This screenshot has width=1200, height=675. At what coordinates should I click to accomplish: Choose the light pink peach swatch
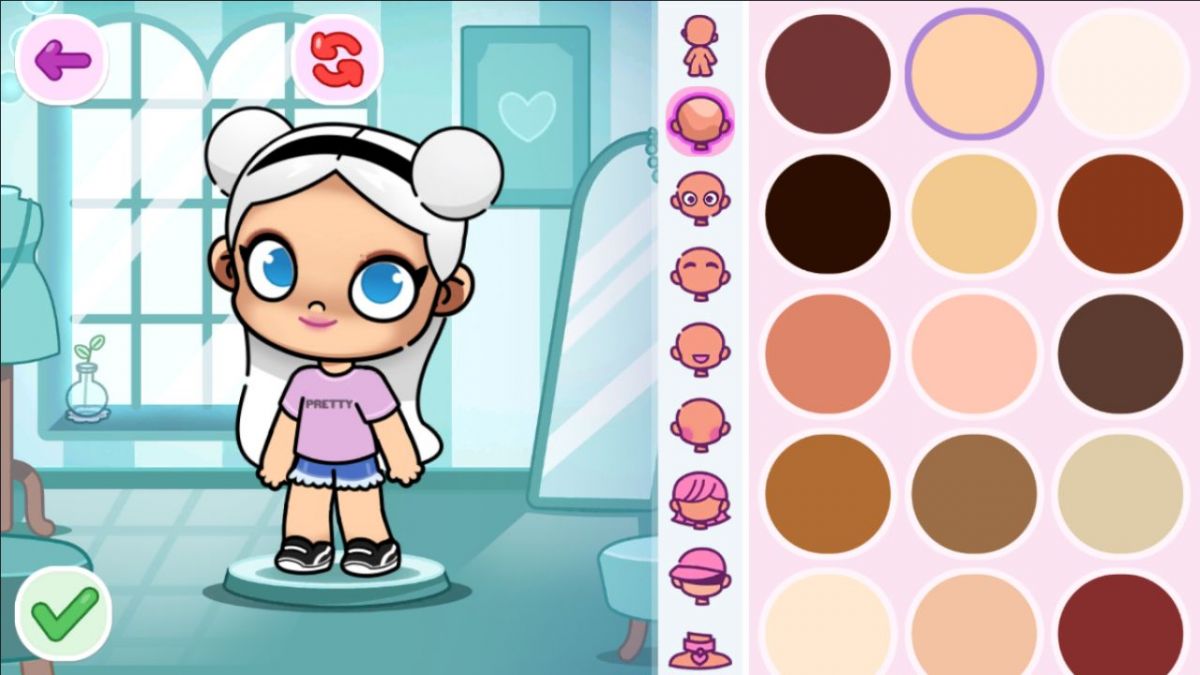tap(974, 354)
